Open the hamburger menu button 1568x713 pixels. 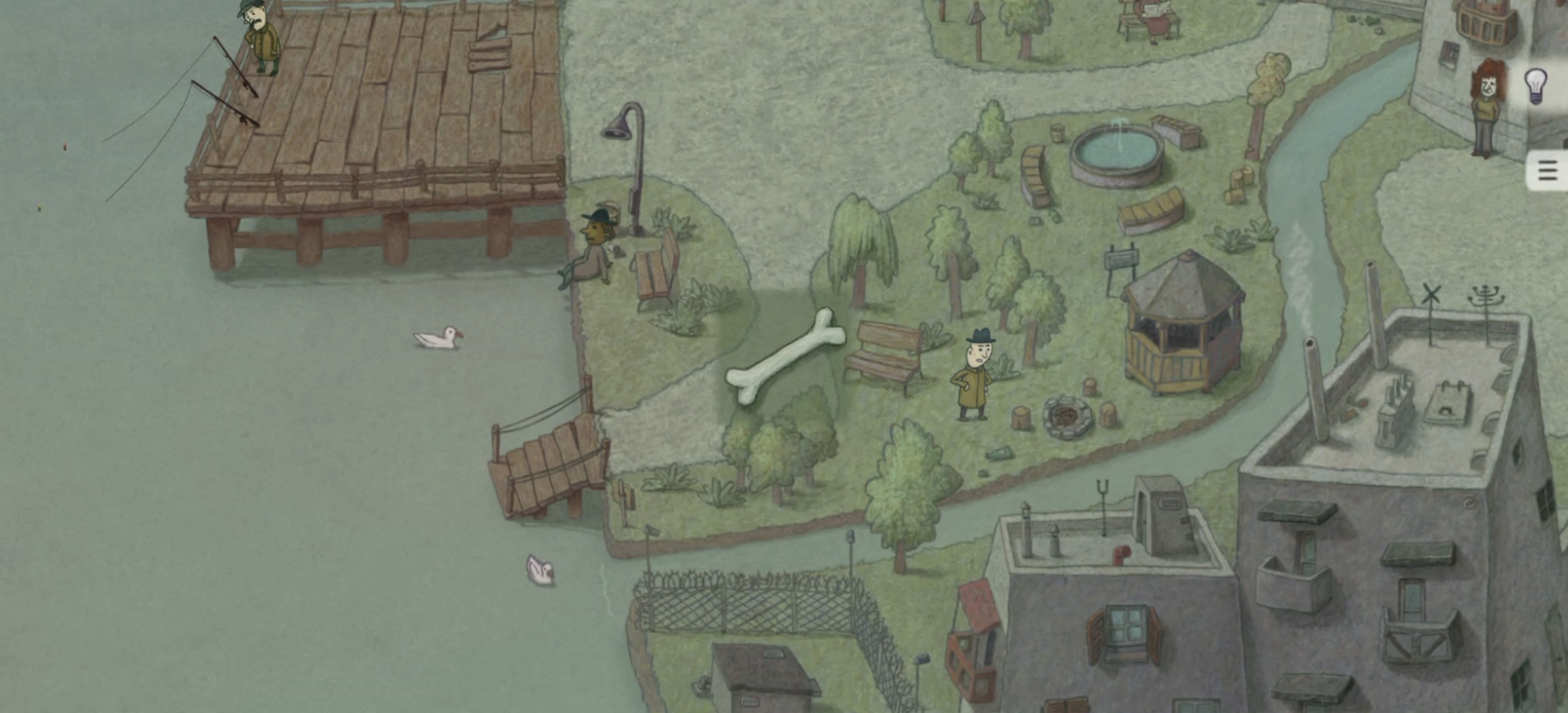click(x=1548, y=171)
